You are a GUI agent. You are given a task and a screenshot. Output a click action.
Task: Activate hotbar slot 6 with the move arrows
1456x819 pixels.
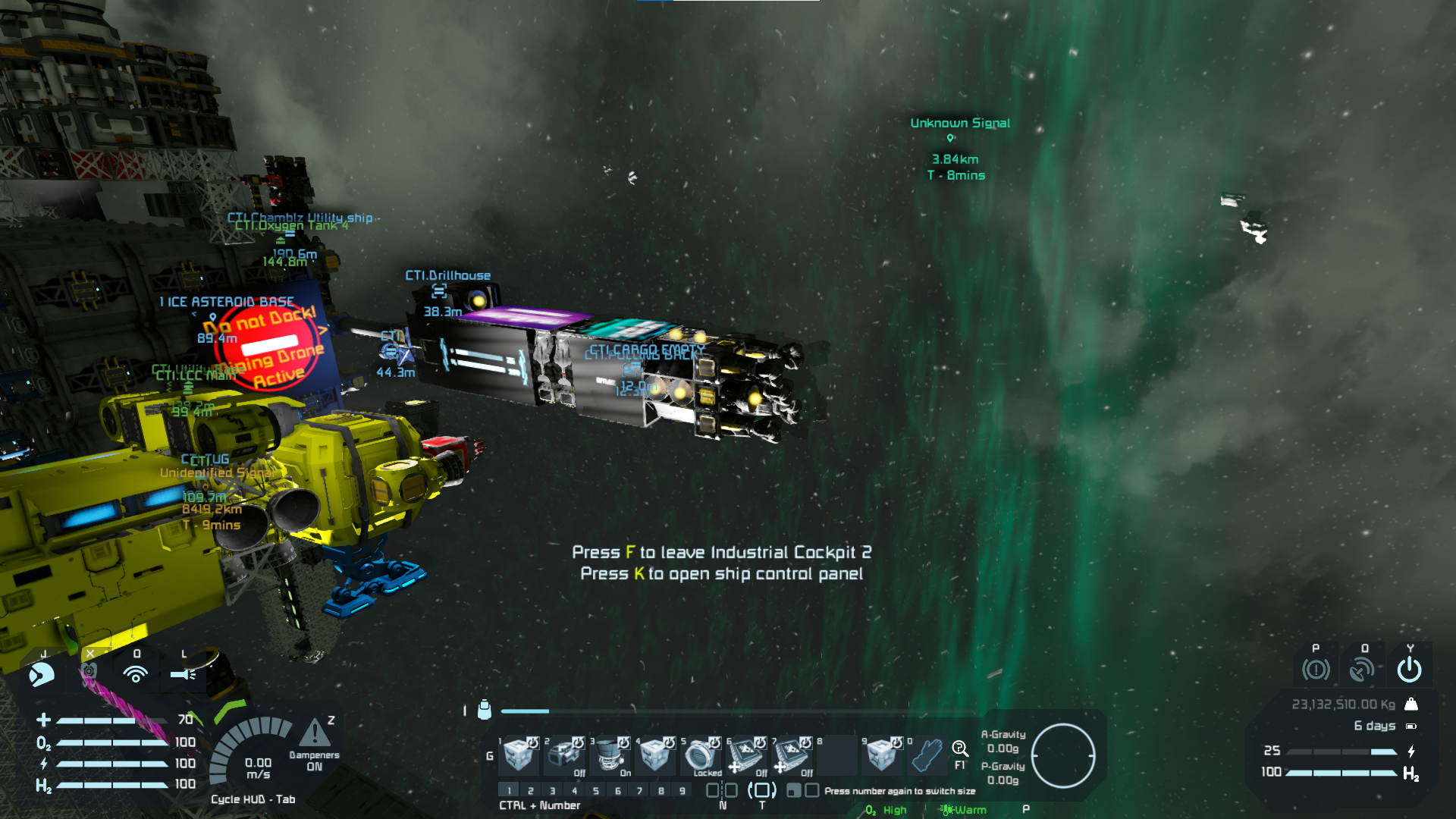point(746,755)
